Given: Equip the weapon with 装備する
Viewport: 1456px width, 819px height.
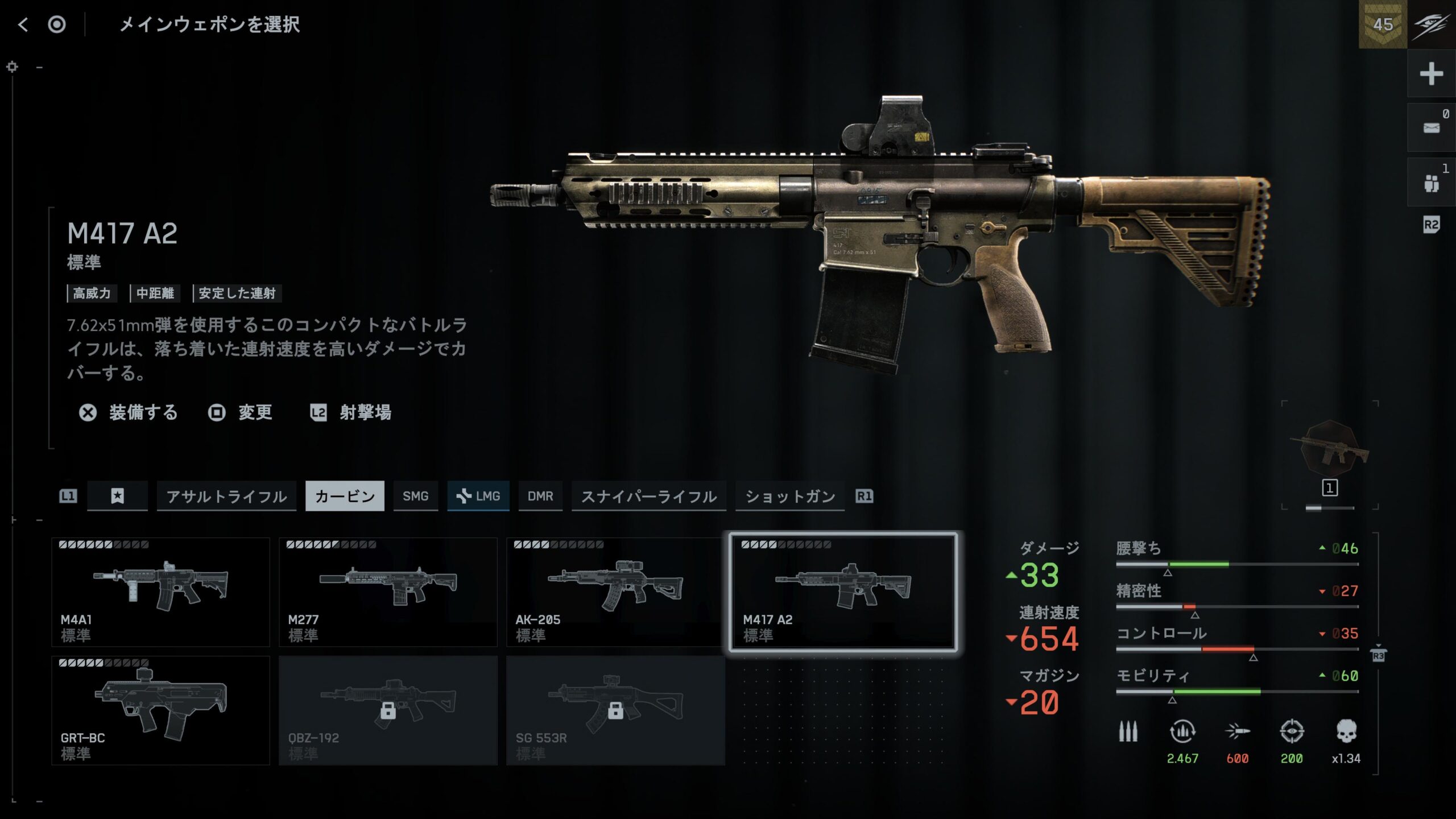Looking at the screenshot, I should (129, 412).
